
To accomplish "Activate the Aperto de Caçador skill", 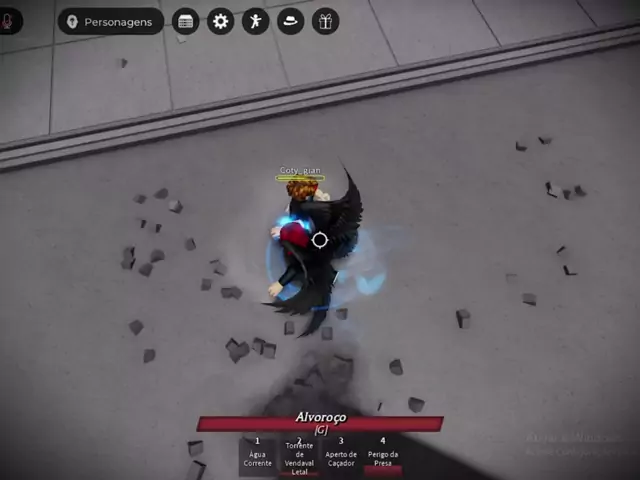I will (341, 455).
